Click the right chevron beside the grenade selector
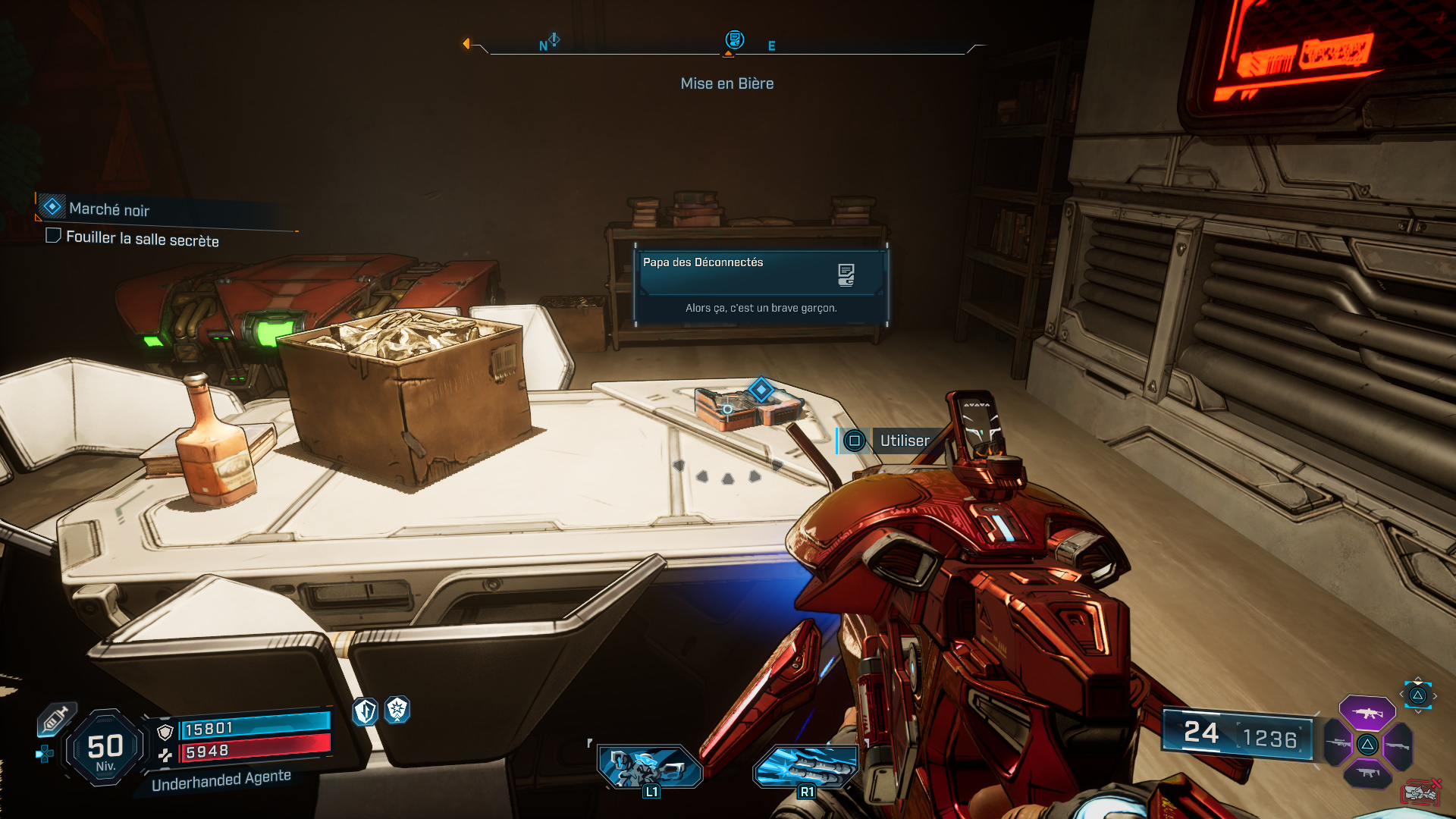The image size is (1456, 819). (x=1435, y=695)
